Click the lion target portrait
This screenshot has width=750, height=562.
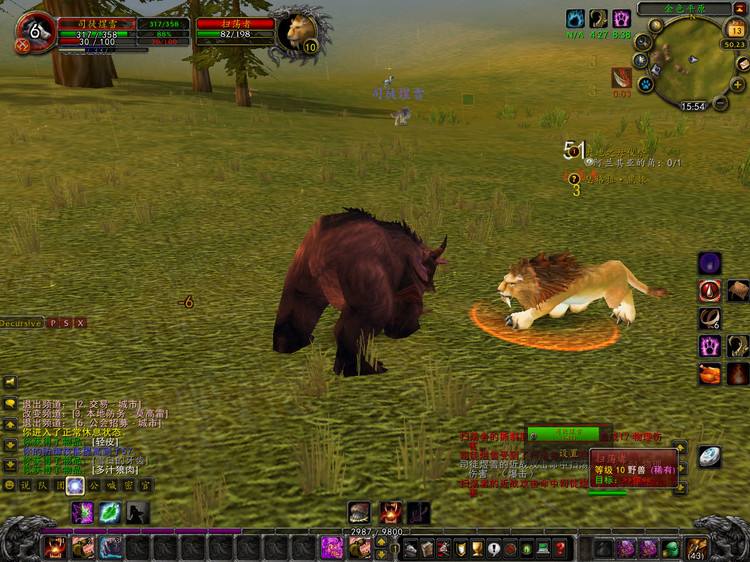click(297, 31)
